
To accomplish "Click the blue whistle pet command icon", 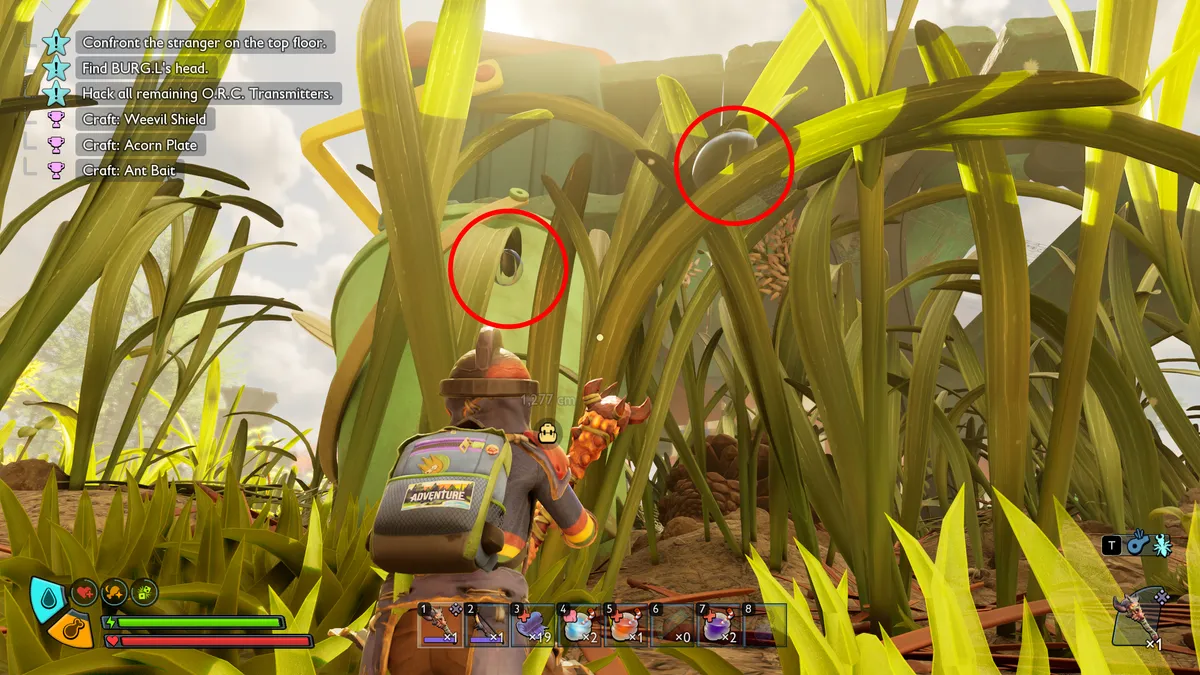I will click(1138, 544).
